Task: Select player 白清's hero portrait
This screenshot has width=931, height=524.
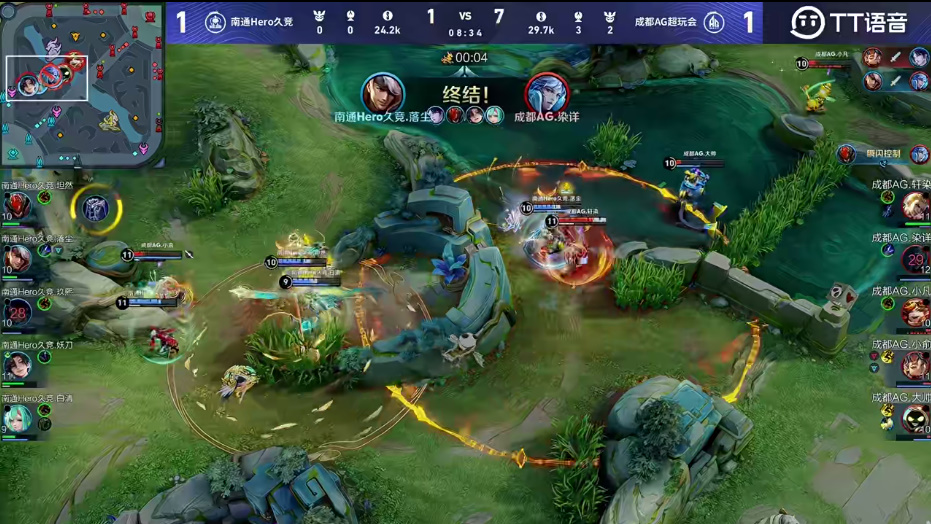Action: [x=17, y=419]
